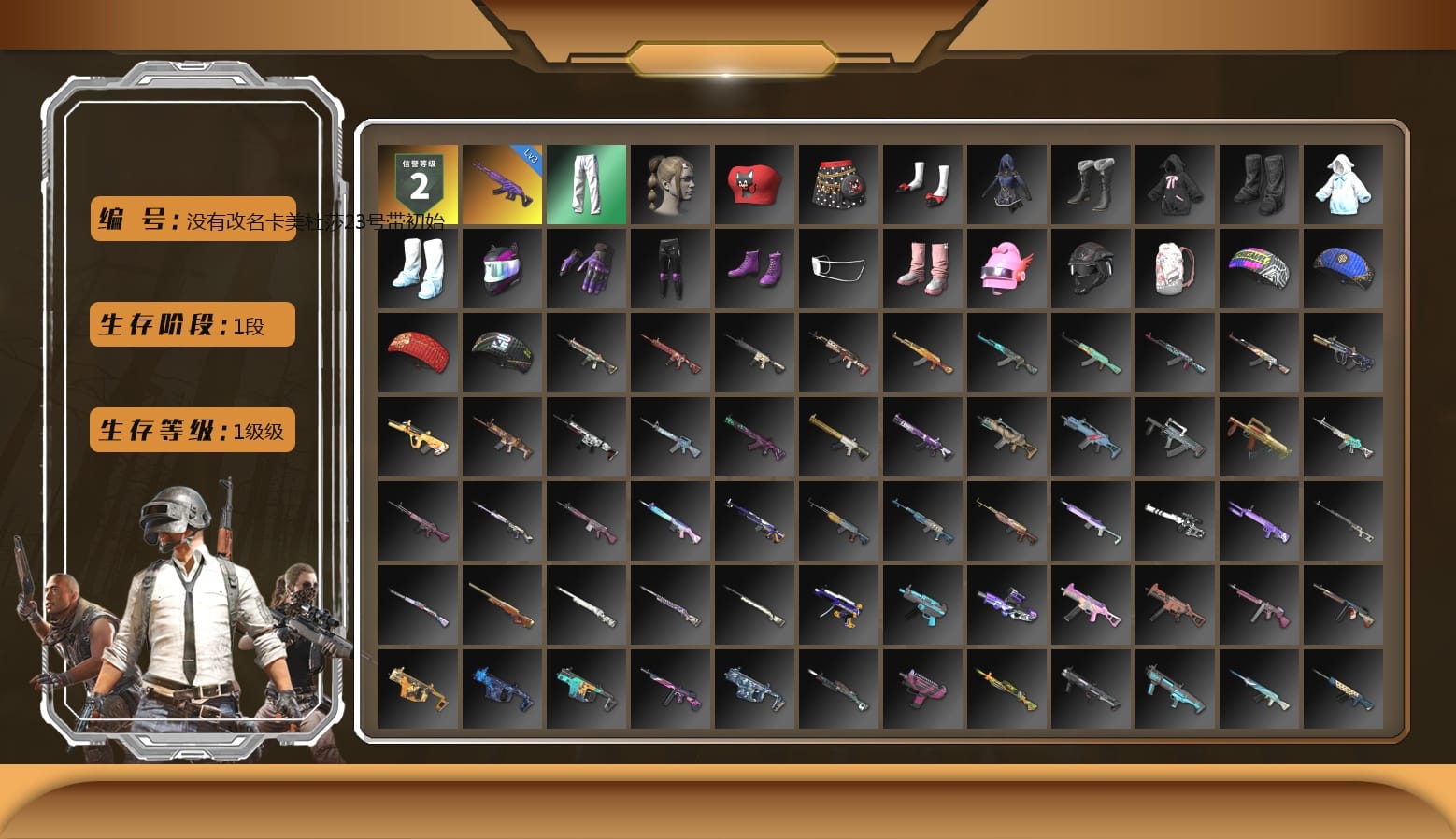
Task: Select the pink Uzi weapon skin
Action: (x=923, y=689)
